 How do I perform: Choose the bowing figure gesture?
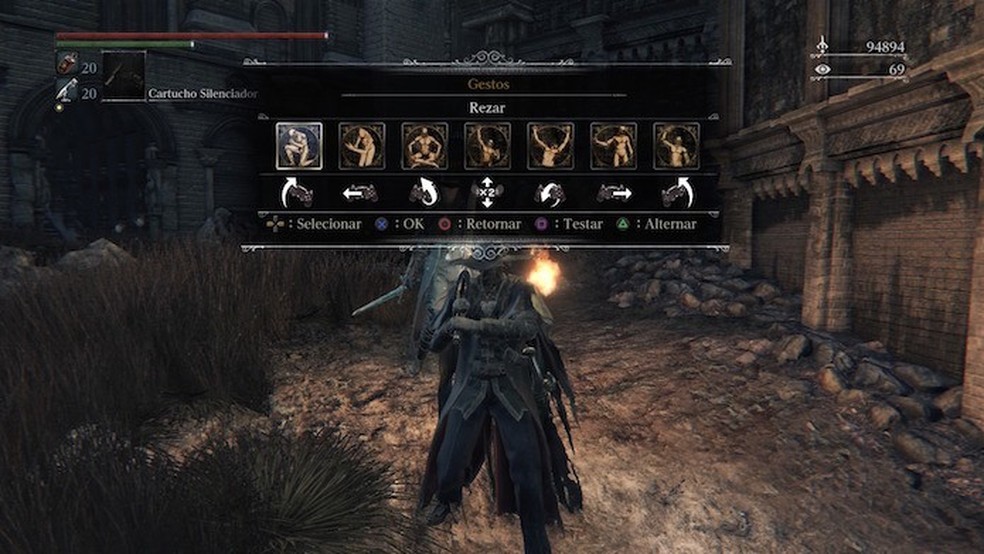pos(362,146)
